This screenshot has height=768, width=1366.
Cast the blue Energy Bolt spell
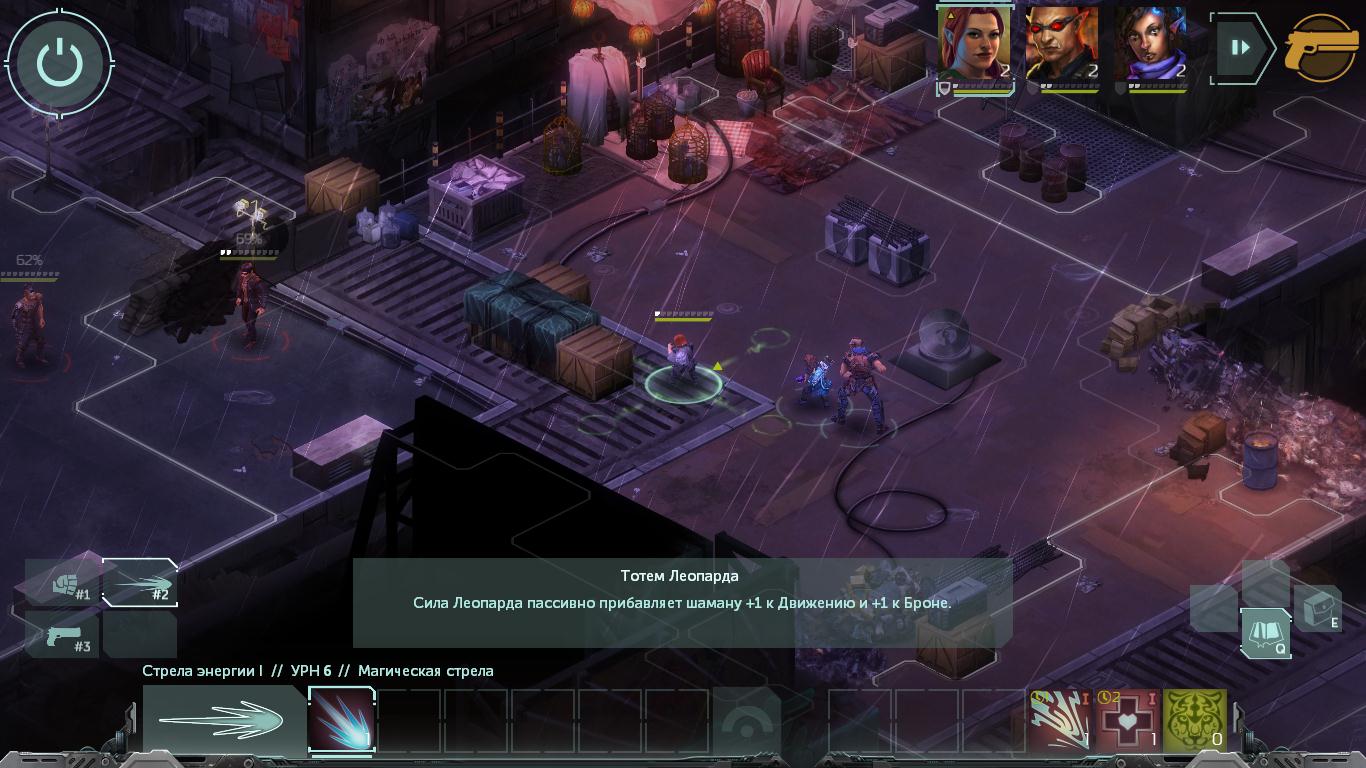point(341,719)
